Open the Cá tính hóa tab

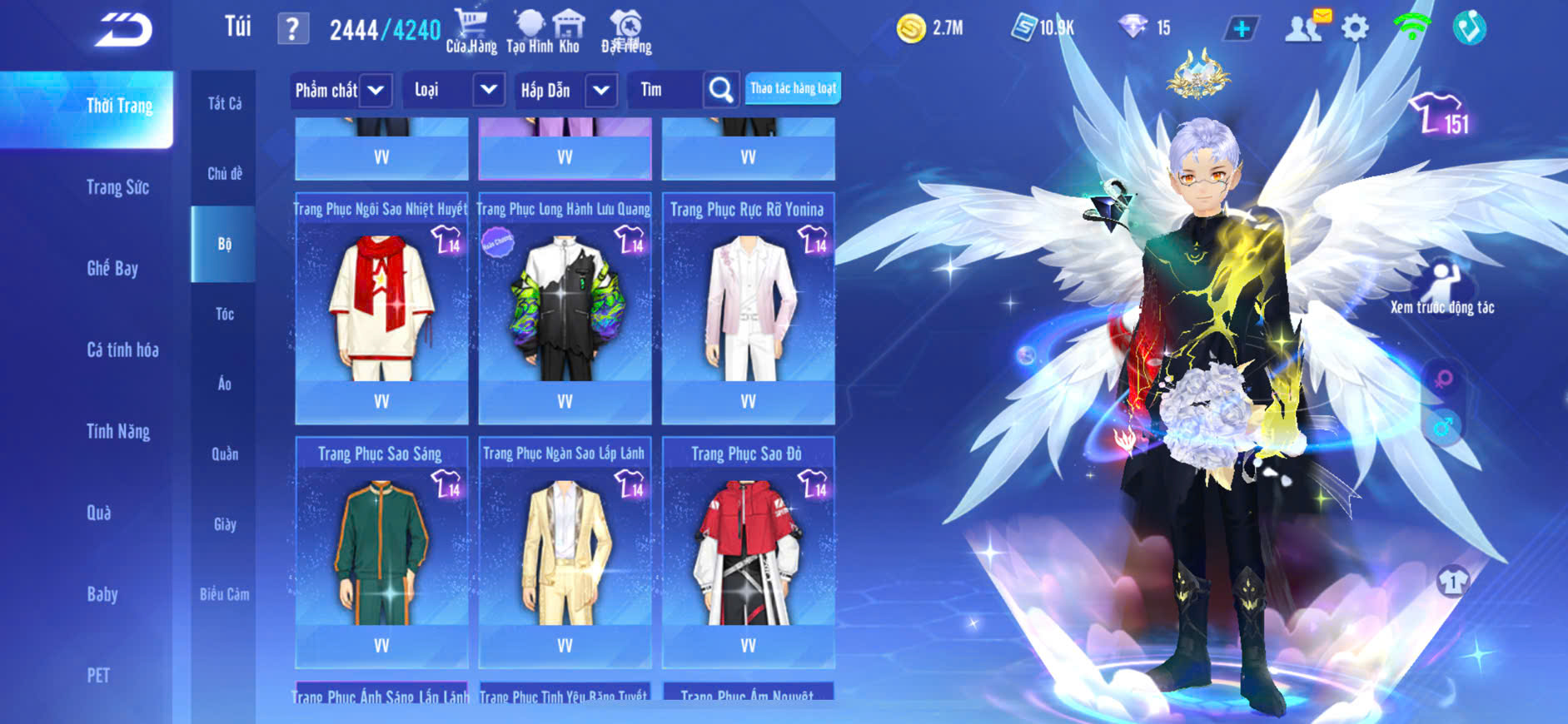pyautogui.click(x=122, y=350)
